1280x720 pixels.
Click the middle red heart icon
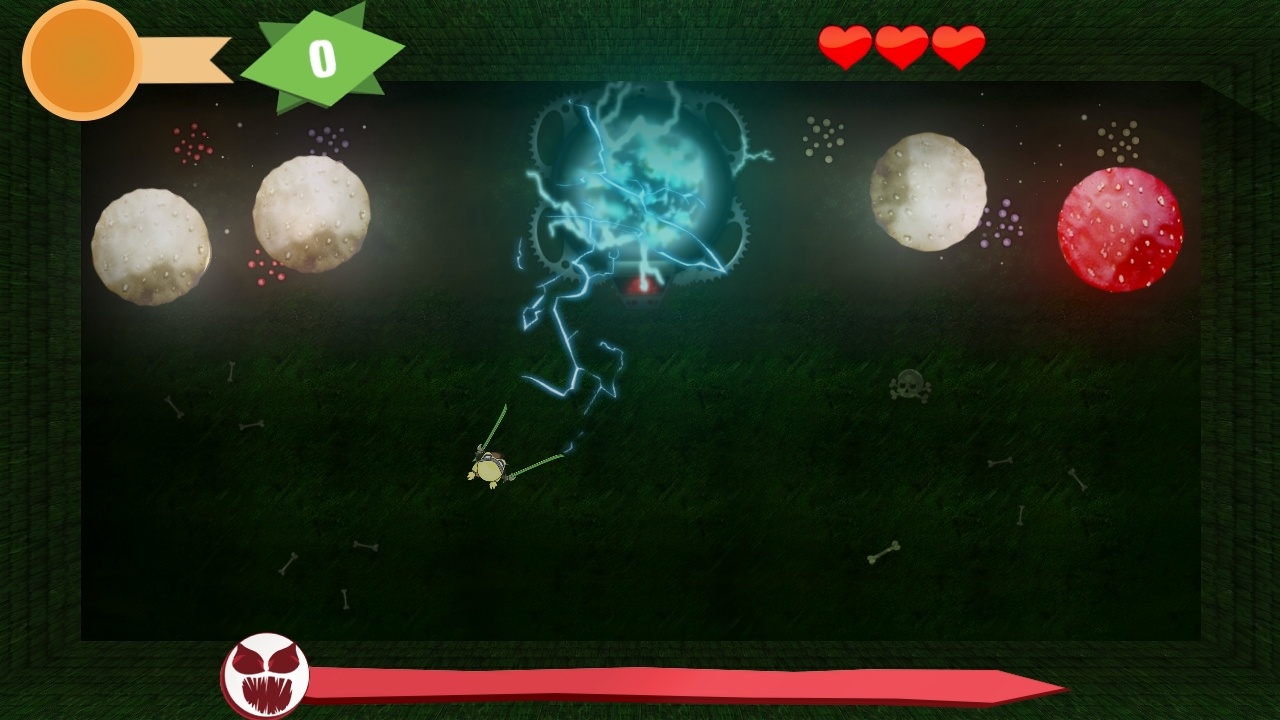tap(903, 45)
